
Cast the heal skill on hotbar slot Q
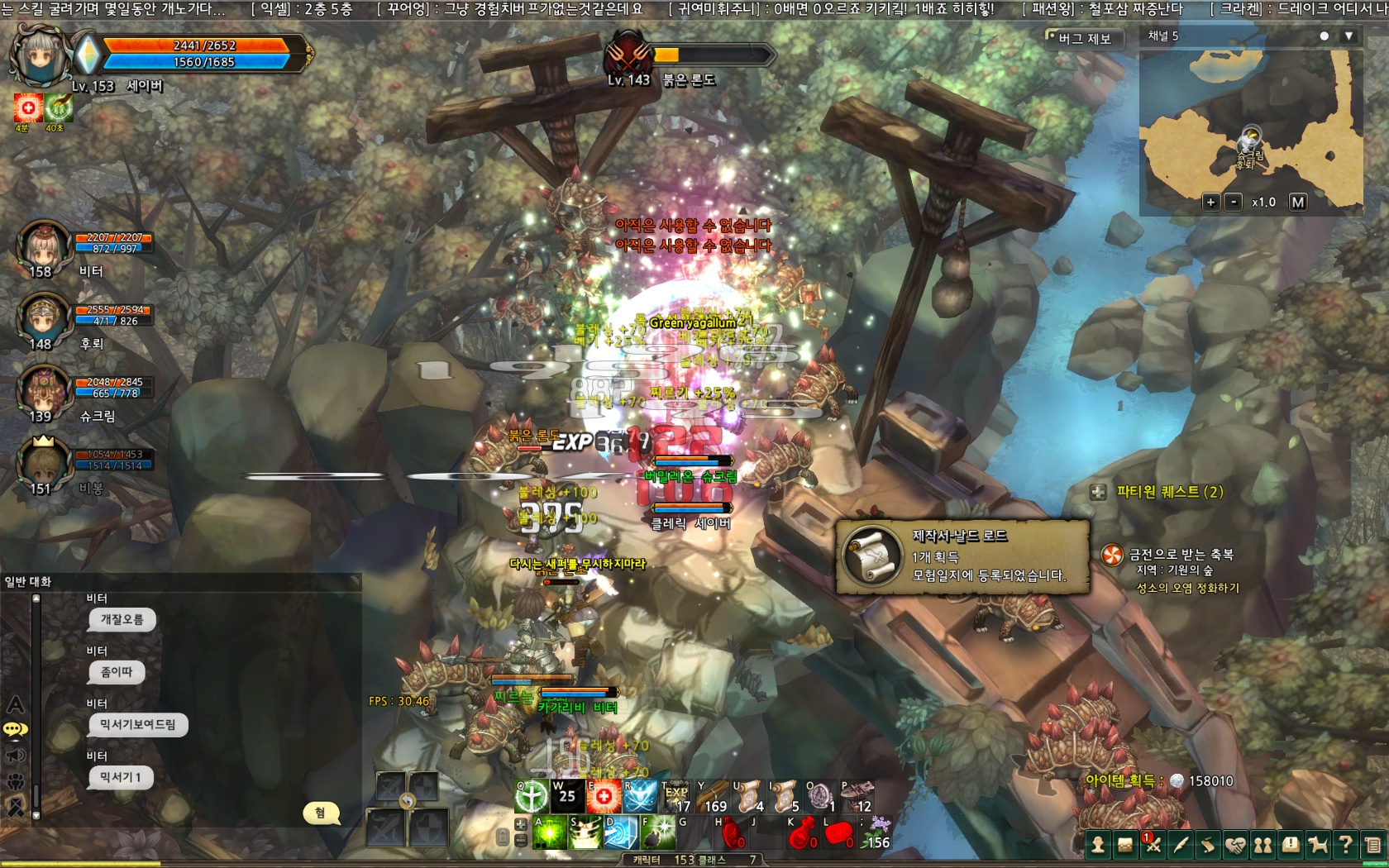531,796
